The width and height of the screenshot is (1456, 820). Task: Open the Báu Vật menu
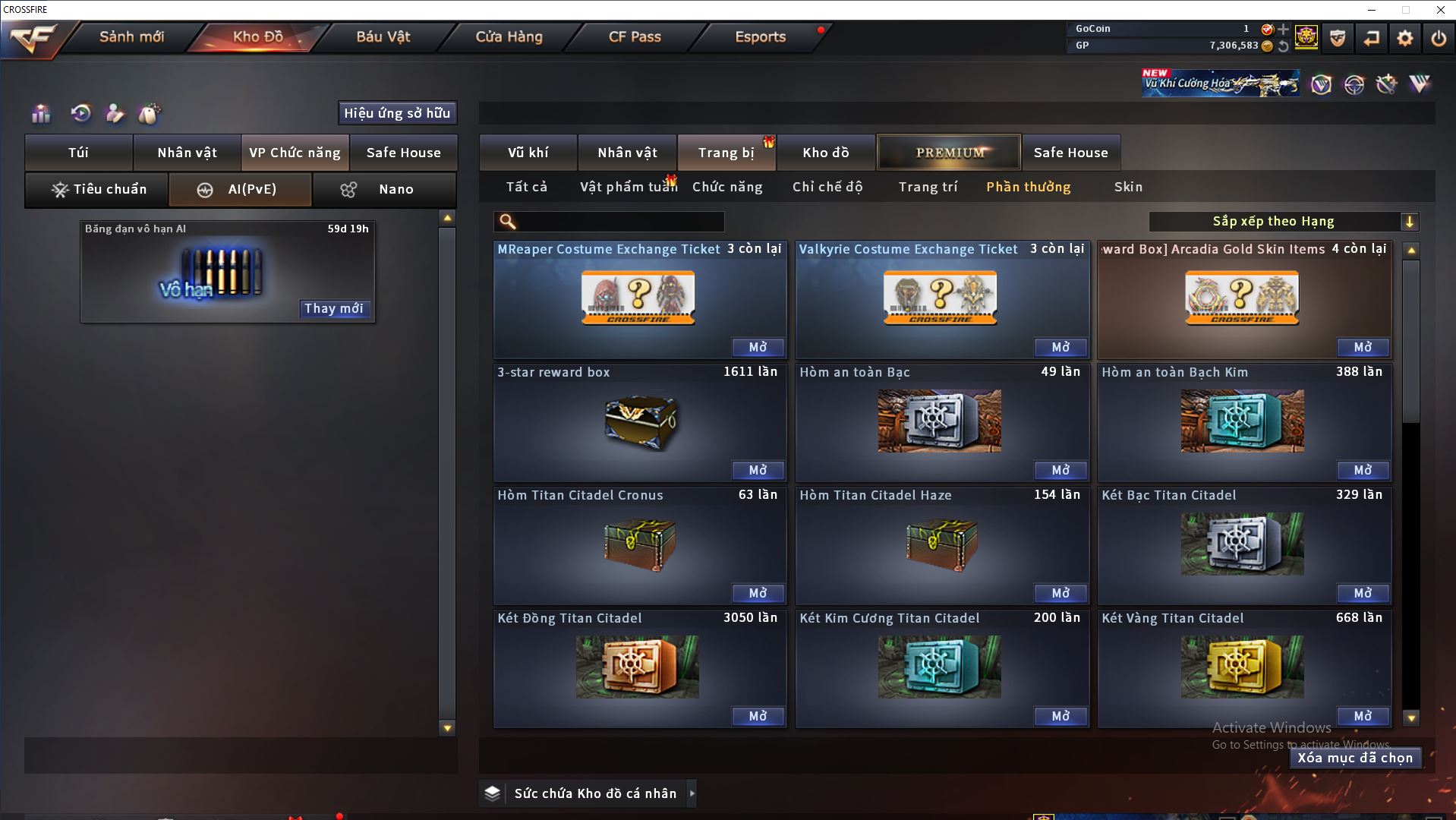pyautogui.click(x=383, y=36)
